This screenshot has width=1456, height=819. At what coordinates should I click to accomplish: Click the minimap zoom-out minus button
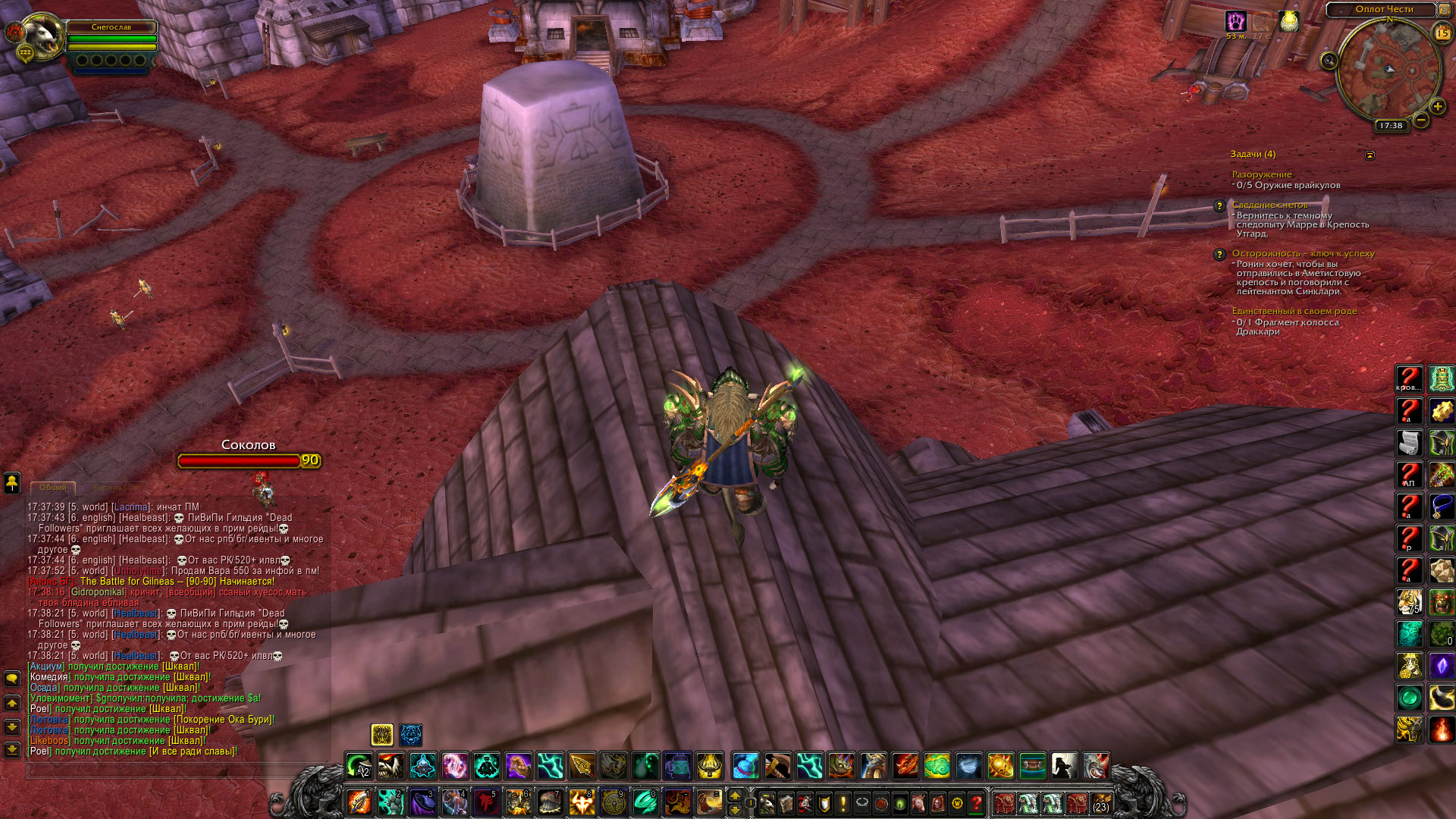click(x=1421, y=120)
